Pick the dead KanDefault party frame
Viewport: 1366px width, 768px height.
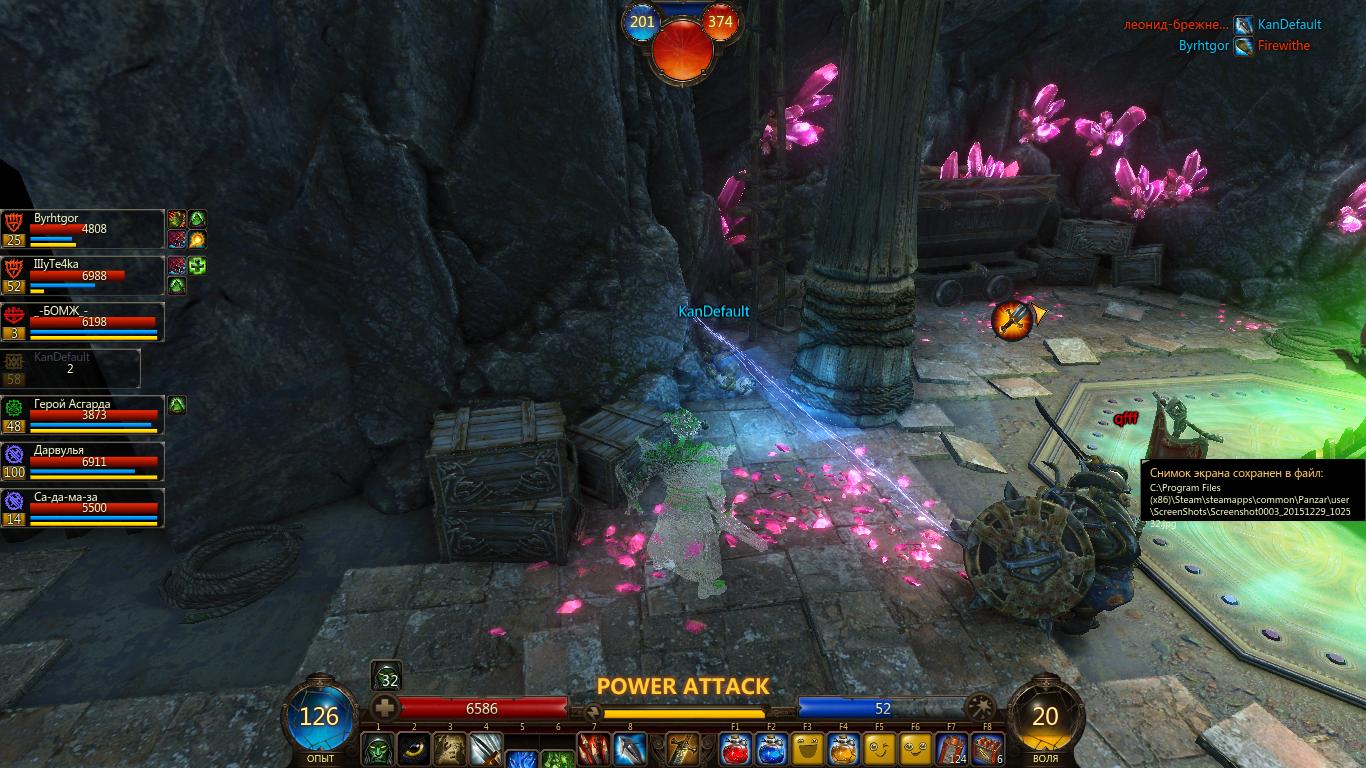70,368
